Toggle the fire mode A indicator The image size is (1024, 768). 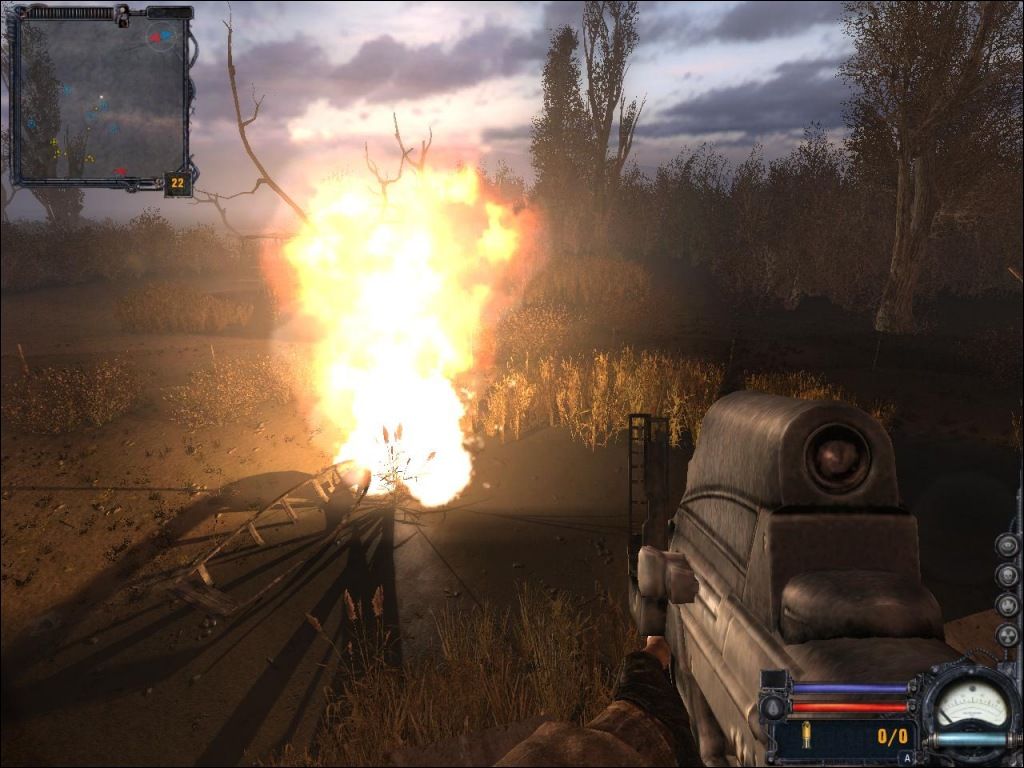(x=907, y=758)
